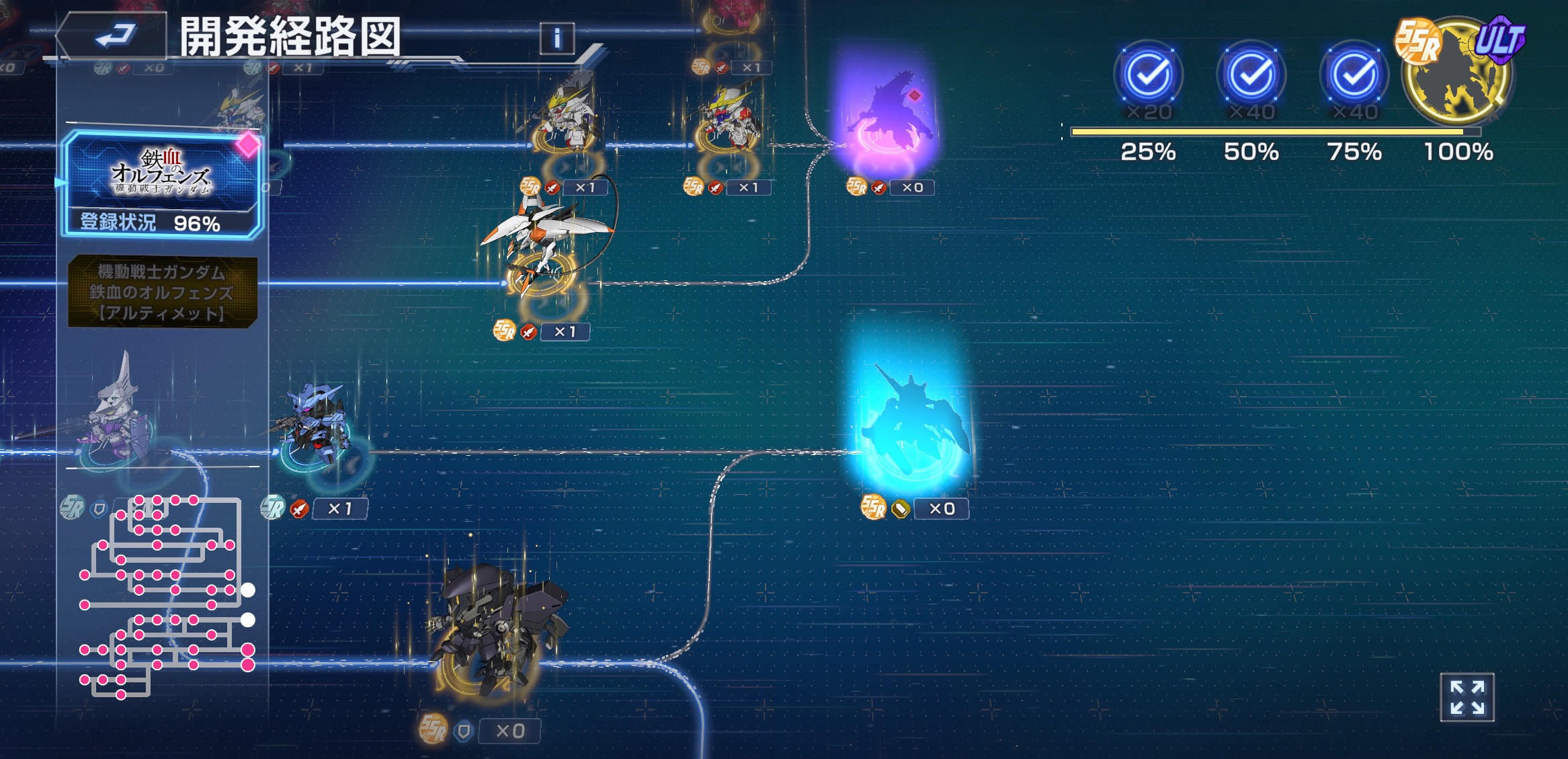Claim the 25% completion reward

[1148, 75]
